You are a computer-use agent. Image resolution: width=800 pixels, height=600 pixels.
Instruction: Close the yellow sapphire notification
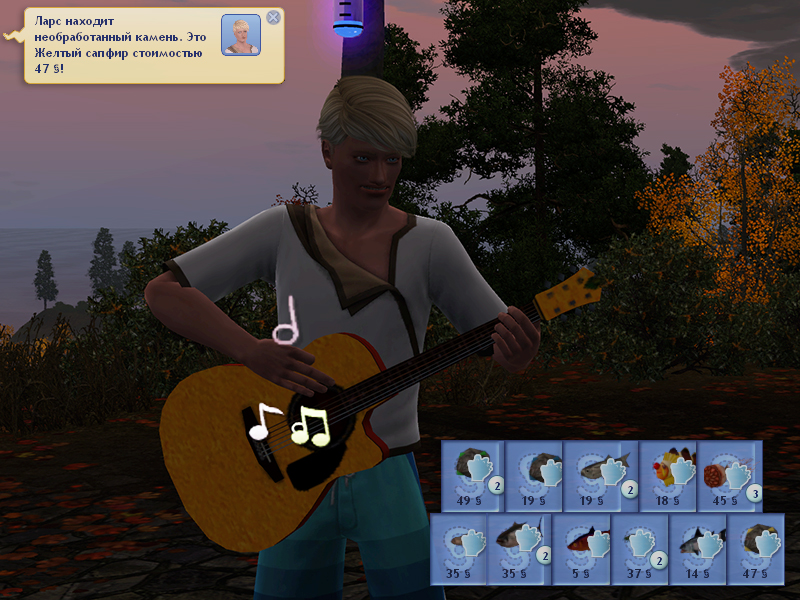273,17
